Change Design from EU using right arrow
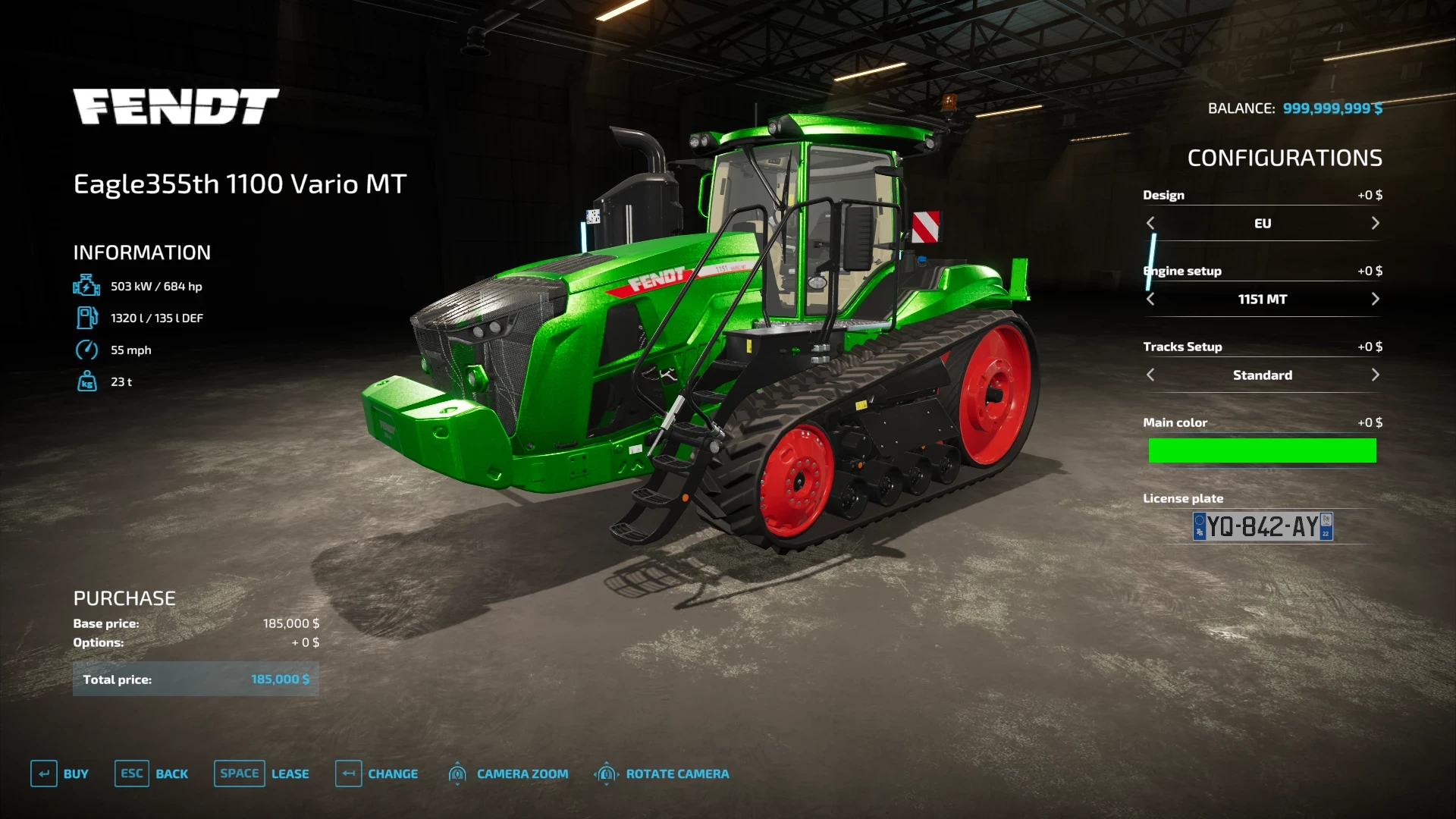The image size is (1456, 819). tap(1375, 223)
